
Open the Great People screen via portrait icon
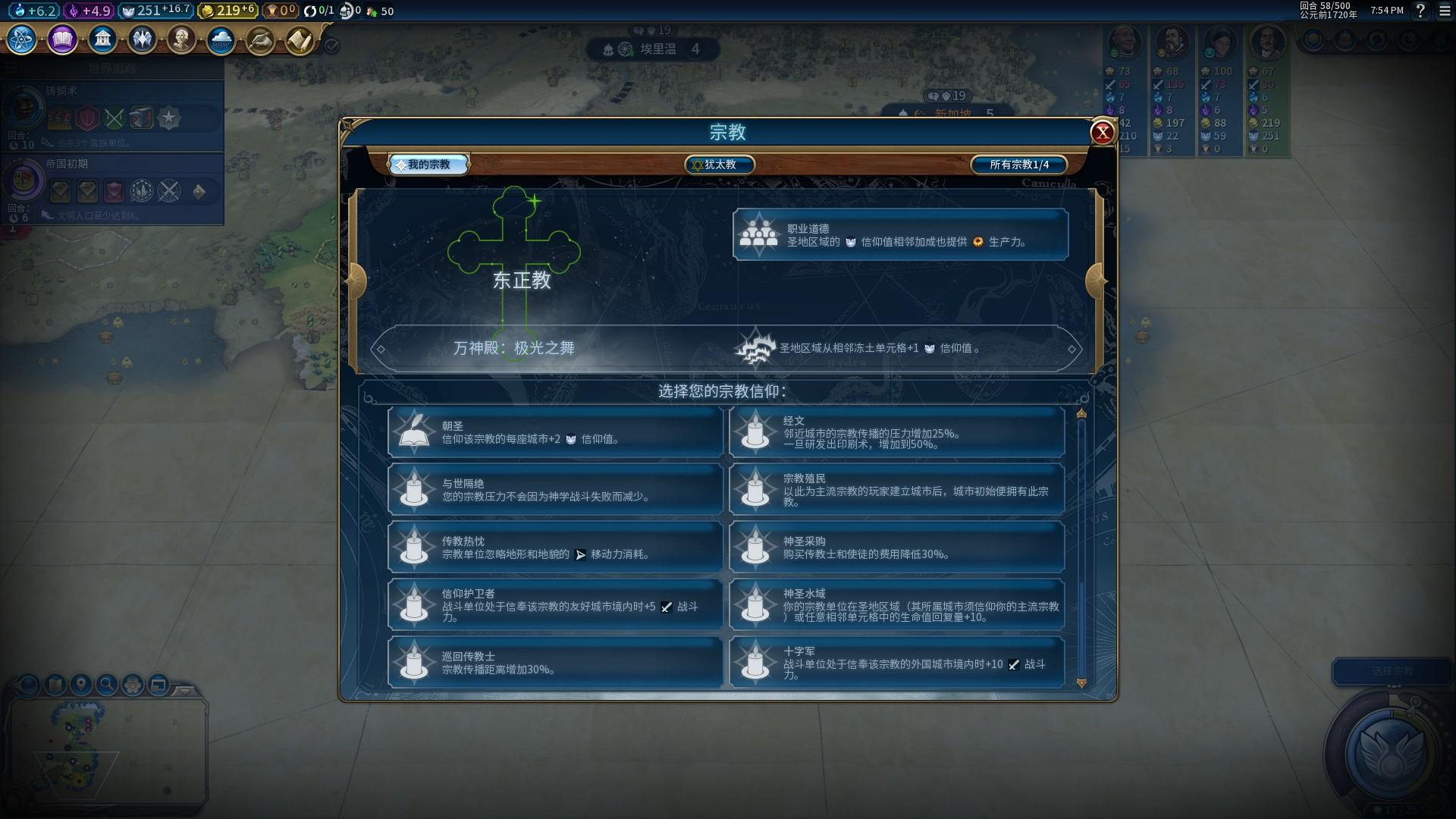coord(180,38)
